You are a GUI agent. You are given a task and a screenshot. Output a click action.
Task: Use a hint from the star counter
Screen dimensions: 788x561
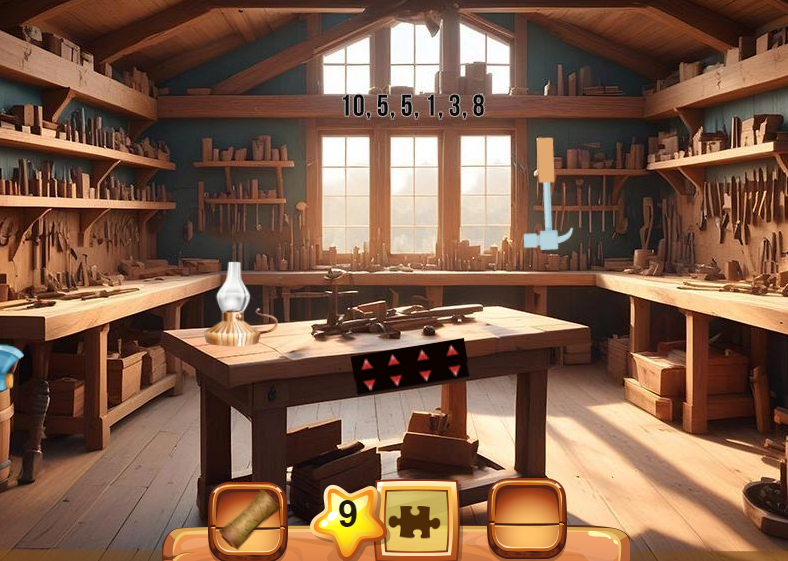(x=346, y=515)
